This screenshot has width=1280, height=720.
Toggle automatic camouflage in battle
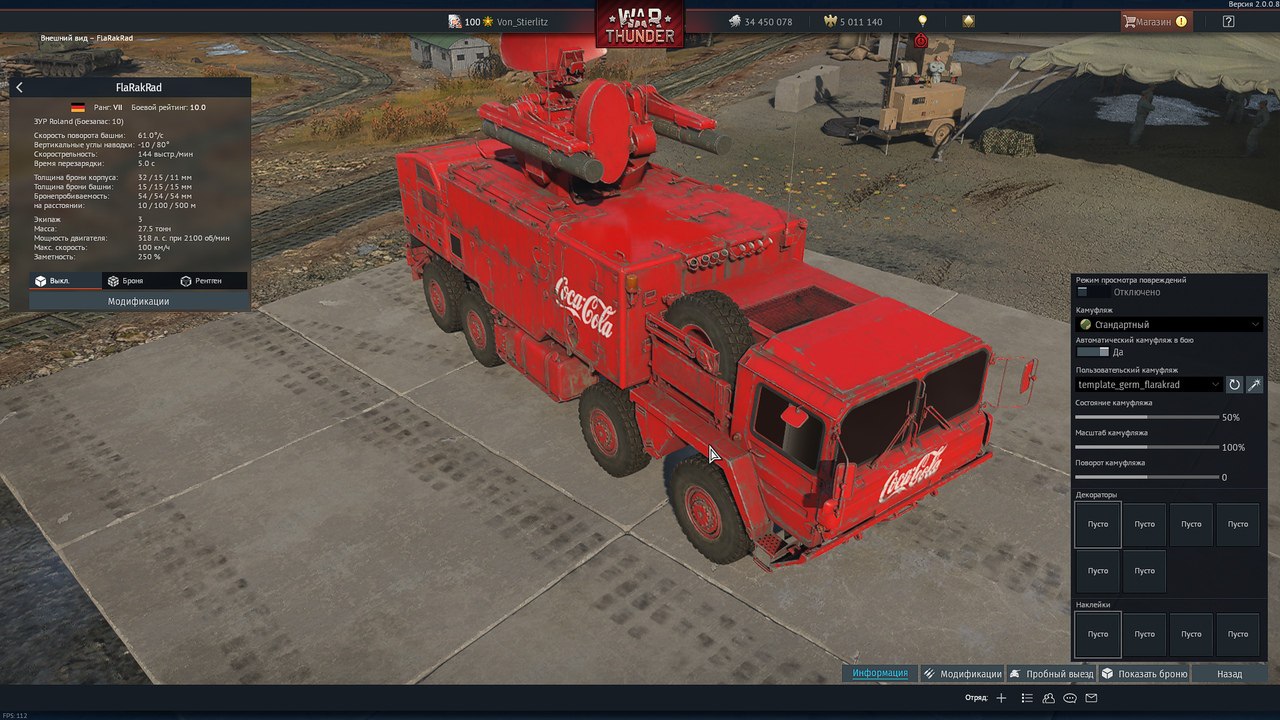point(1093,352)
